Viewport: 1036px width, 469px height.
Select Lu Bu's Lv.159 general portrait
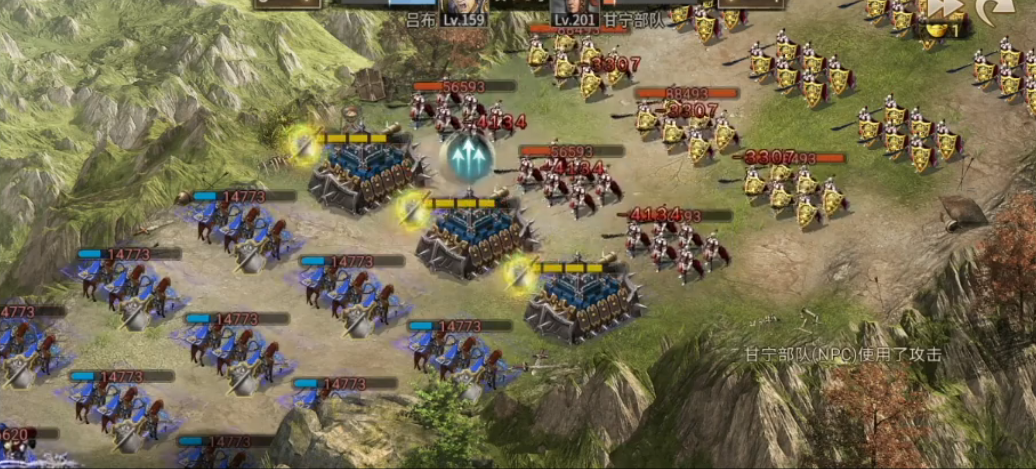pyautogui.click(x=466, y=8)
